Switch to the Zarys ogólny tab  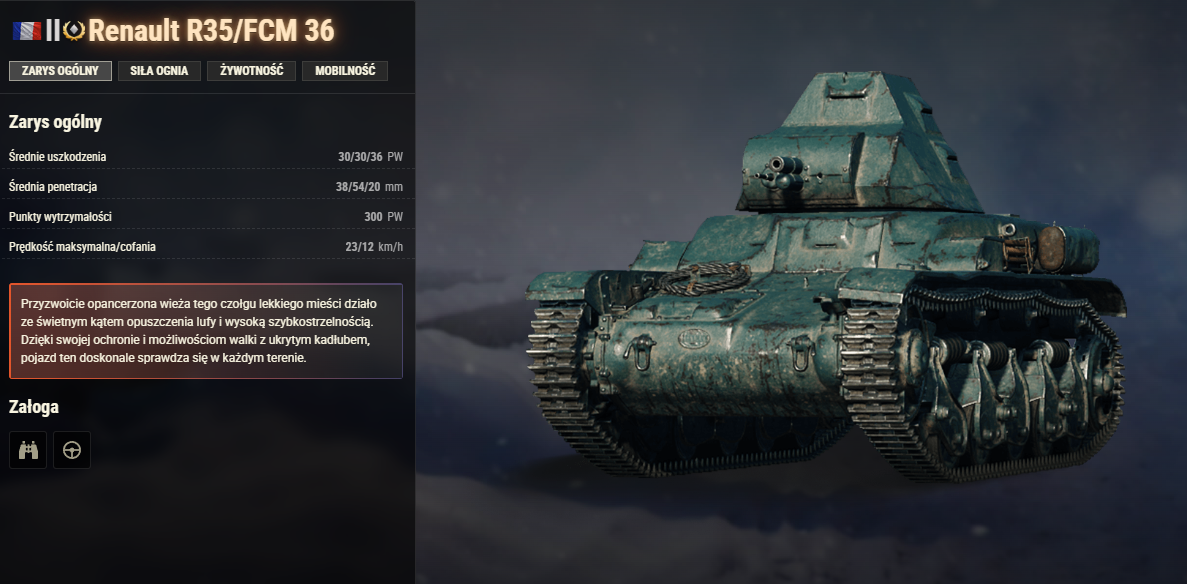click(x=60, y=71)
